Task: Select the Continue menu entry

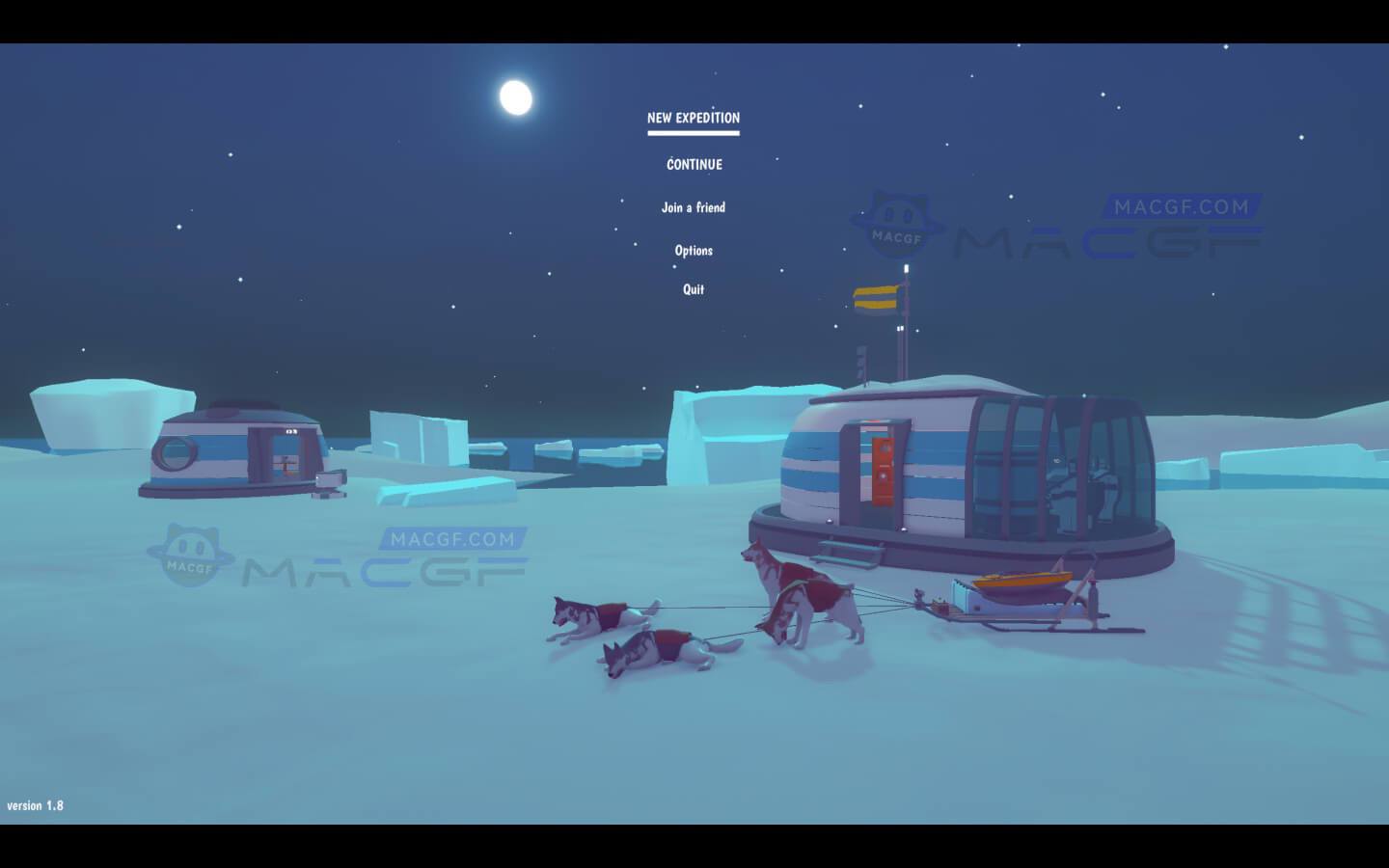Action: coord(694,165)
